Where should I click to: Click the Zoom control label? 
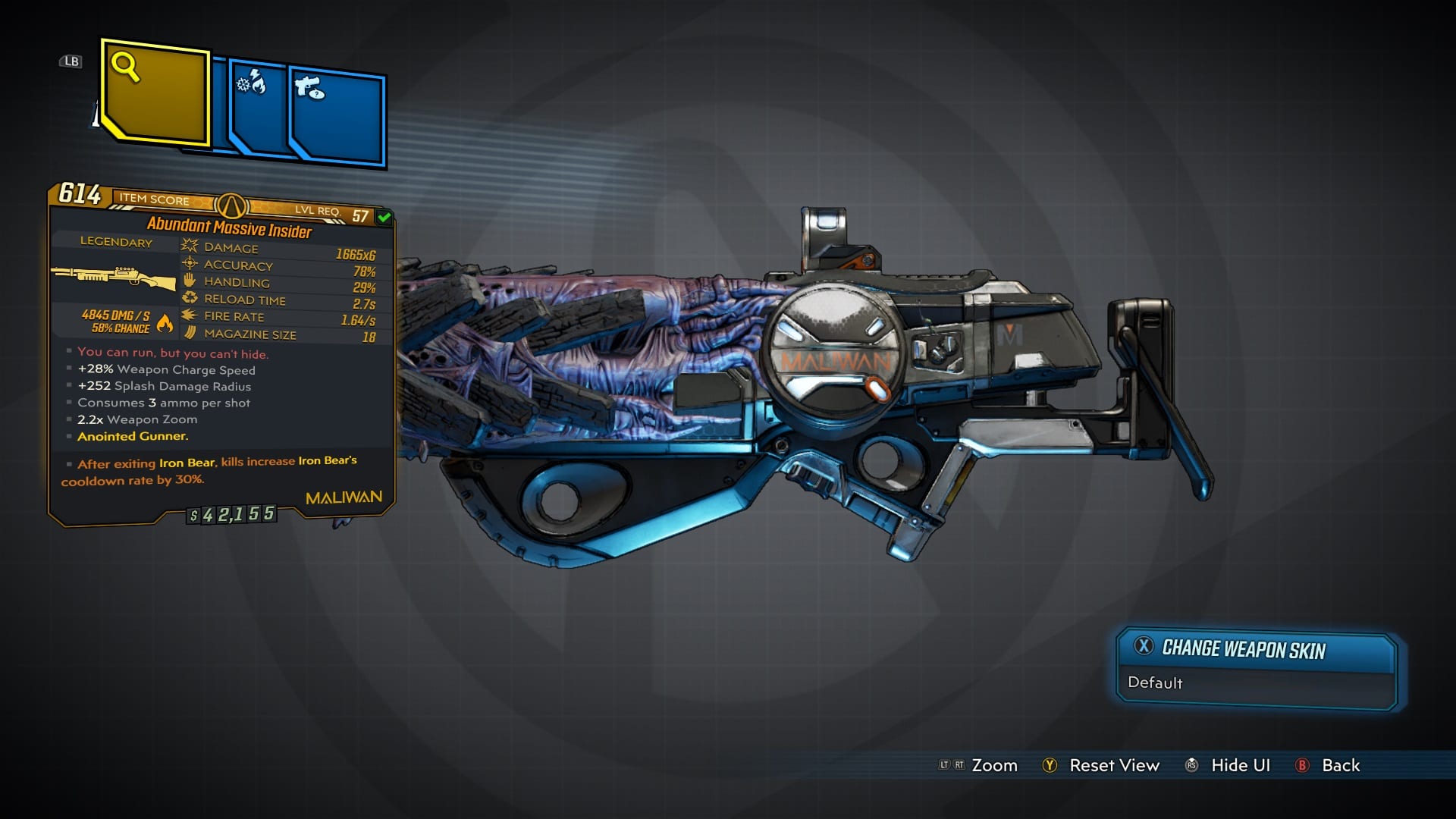click(993, 766)
